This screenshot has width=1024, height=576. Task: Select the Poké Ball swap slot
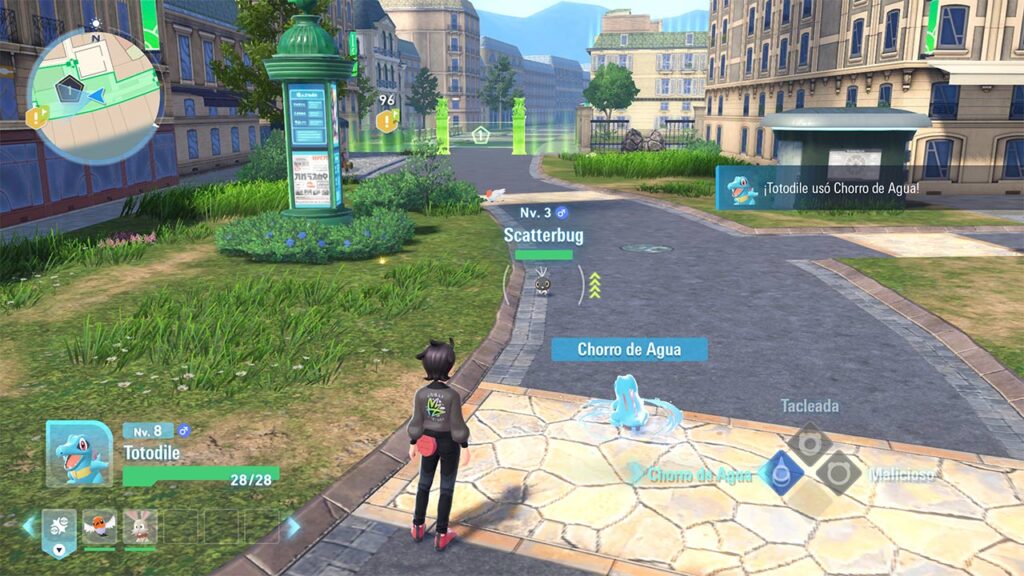(x=59, y=527)
